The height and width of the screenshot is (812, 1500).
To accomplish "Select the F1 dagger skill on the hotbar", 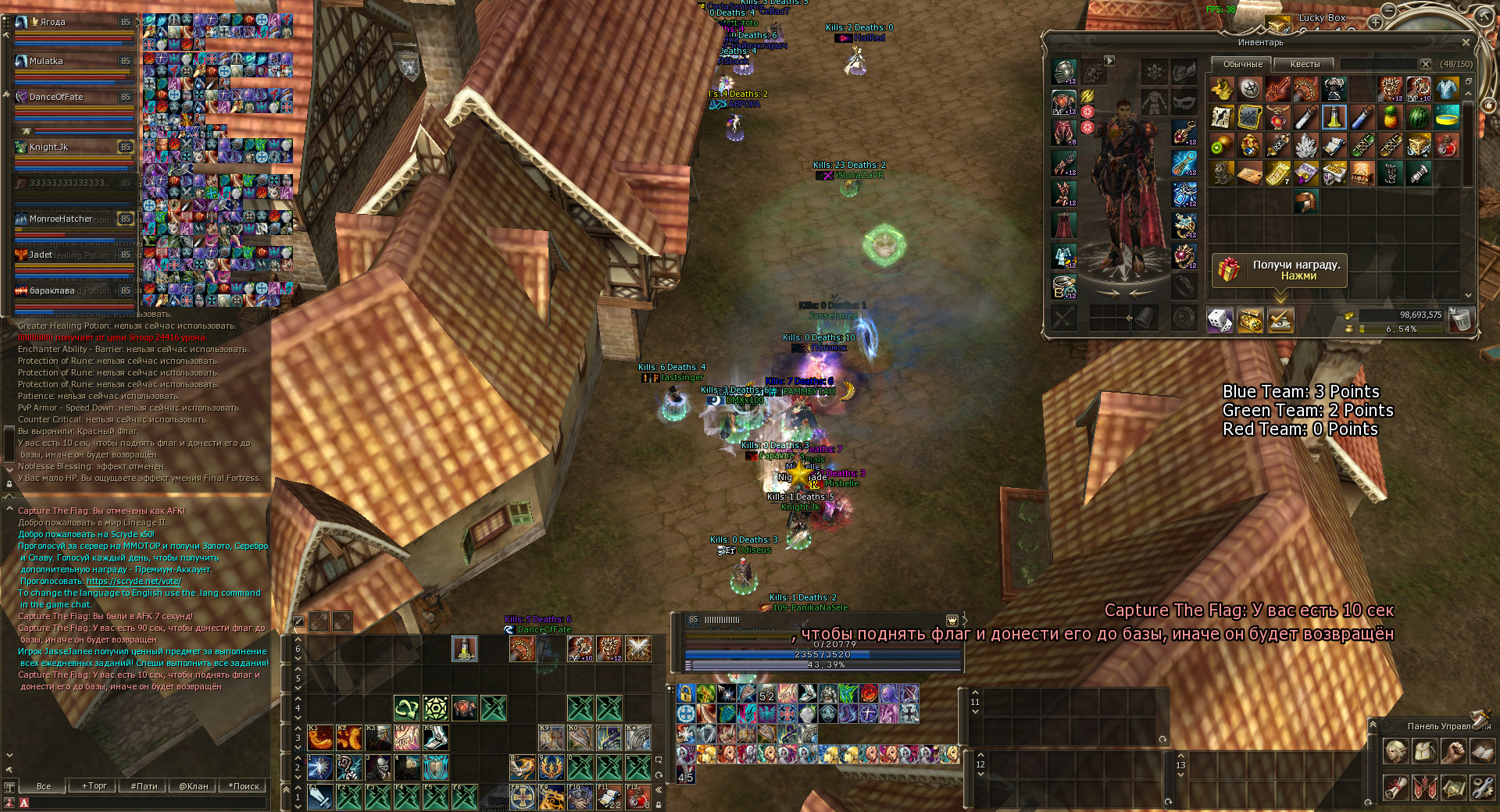I will tap(321, 797).
